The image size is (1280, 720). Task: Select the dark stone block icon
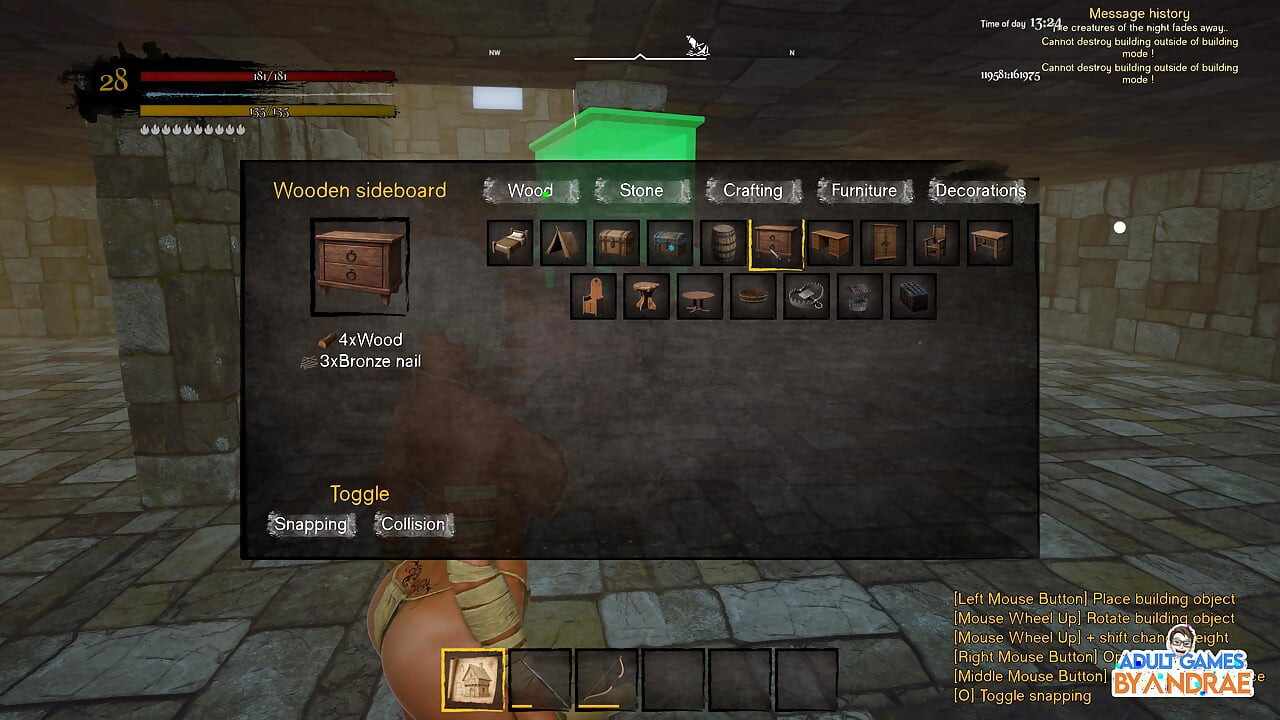pyautogui.click(x=913, y=297)
